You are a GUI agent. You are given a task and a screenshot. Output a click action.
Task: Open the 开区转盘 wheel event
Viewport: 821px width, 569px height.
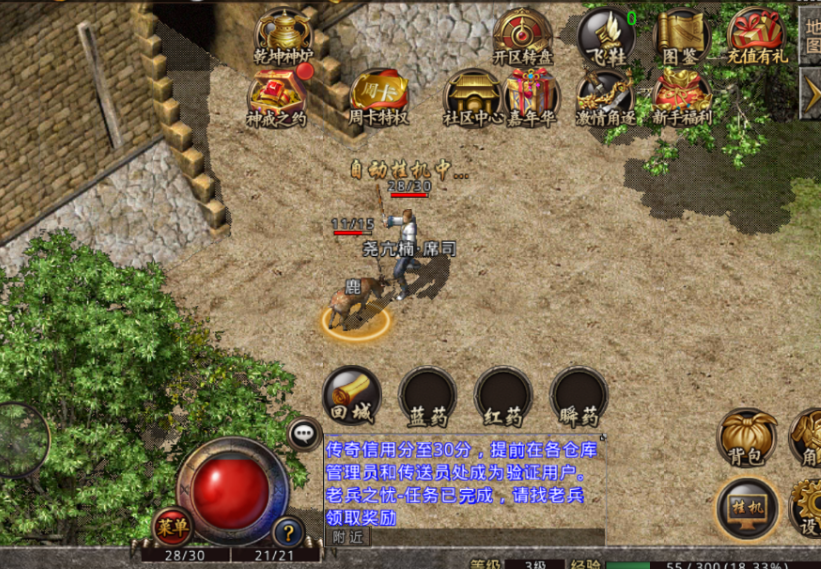523,36
